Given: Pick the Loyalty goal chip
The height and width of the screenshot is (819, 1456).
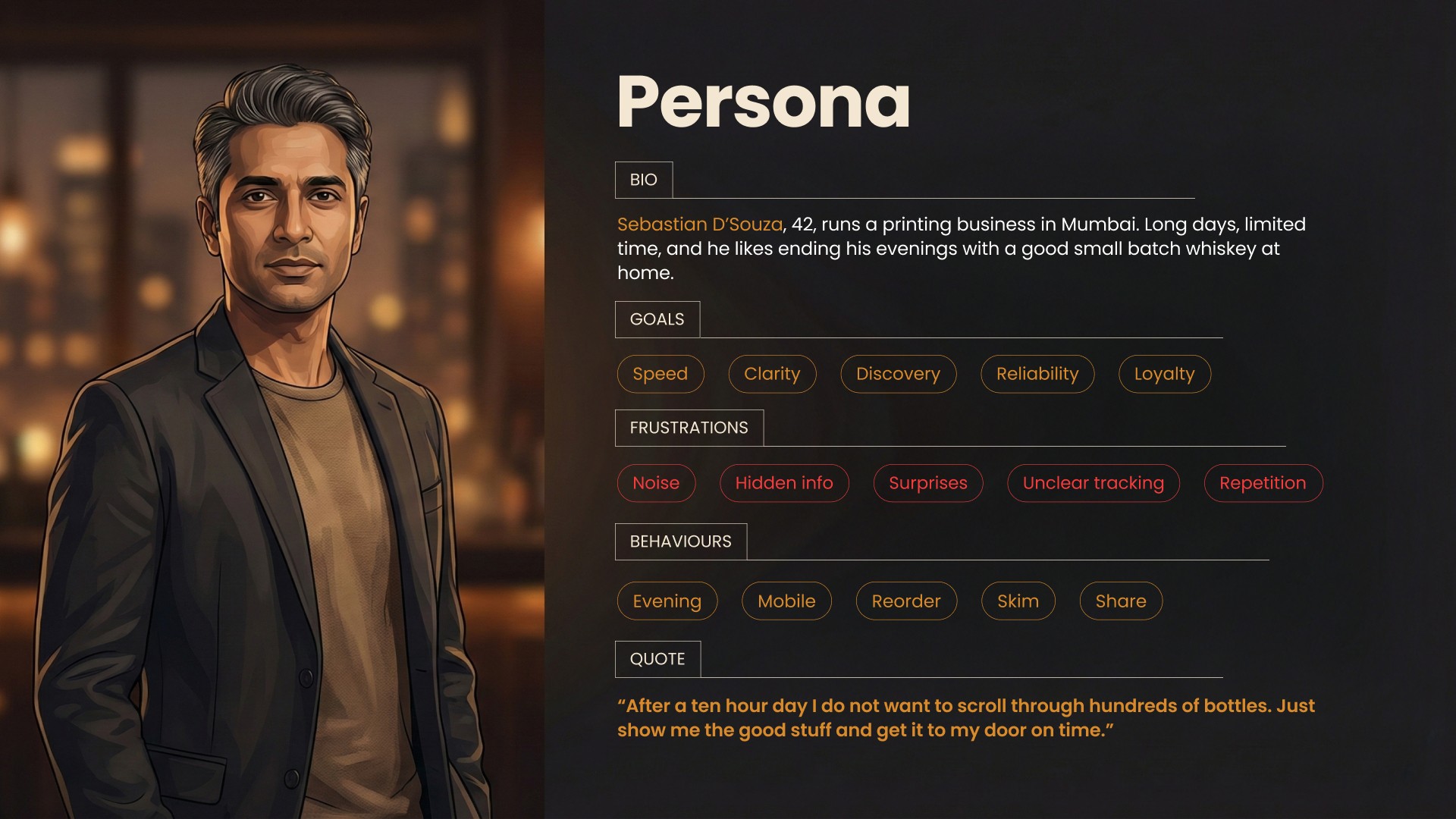Looking at the screenshot, I should (x=1164, y=374).
